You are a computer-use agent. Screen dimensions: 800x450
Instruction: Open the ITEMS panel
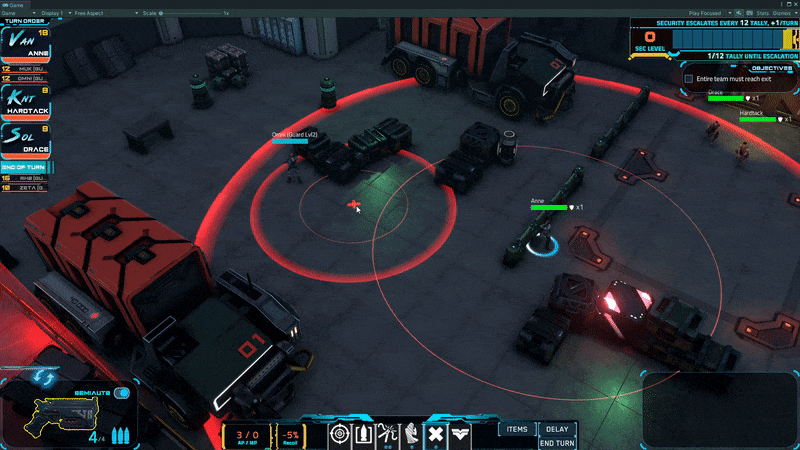point(517,429)
